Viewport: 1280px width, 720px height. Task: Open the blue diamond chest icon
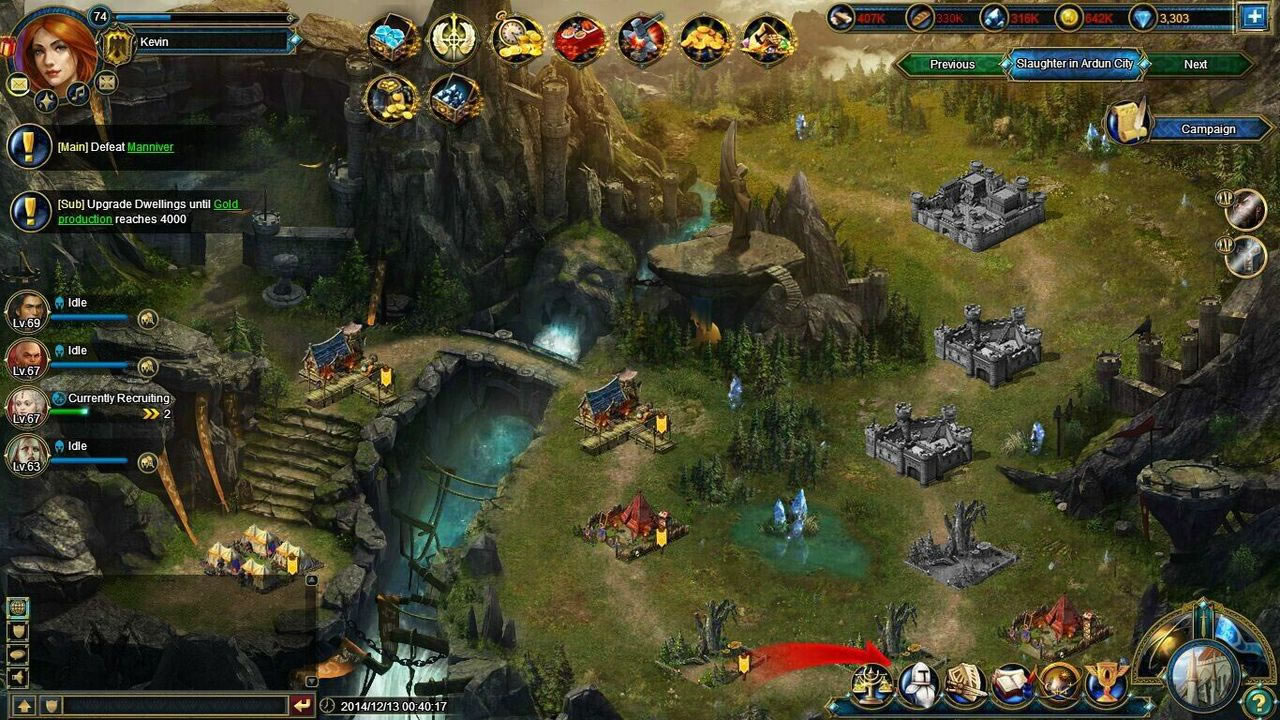[x=393, y=39]
